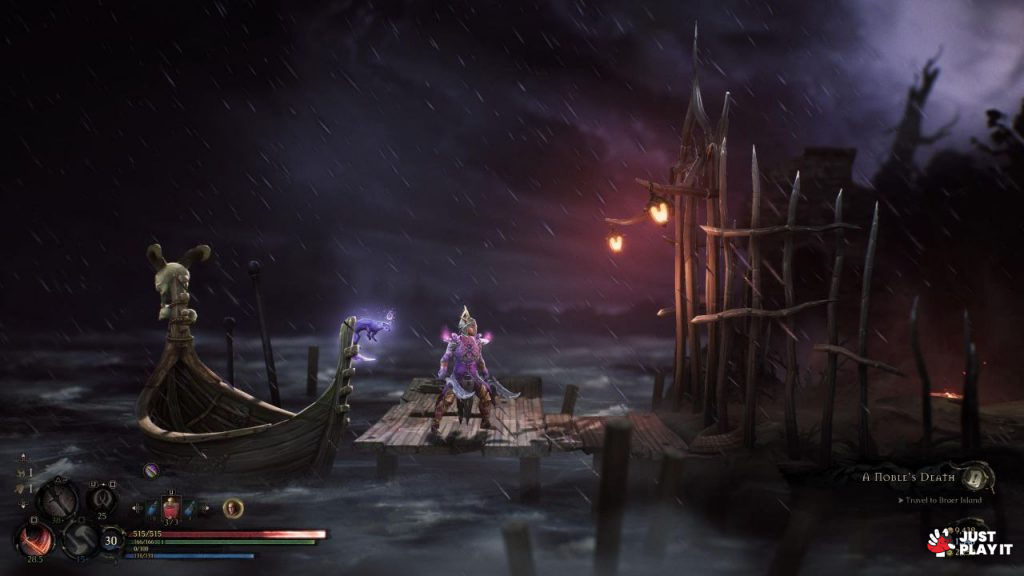Select the blue potion left of the red potion
The width and height of the screenshot is (1024, 576).
(153, 508)
